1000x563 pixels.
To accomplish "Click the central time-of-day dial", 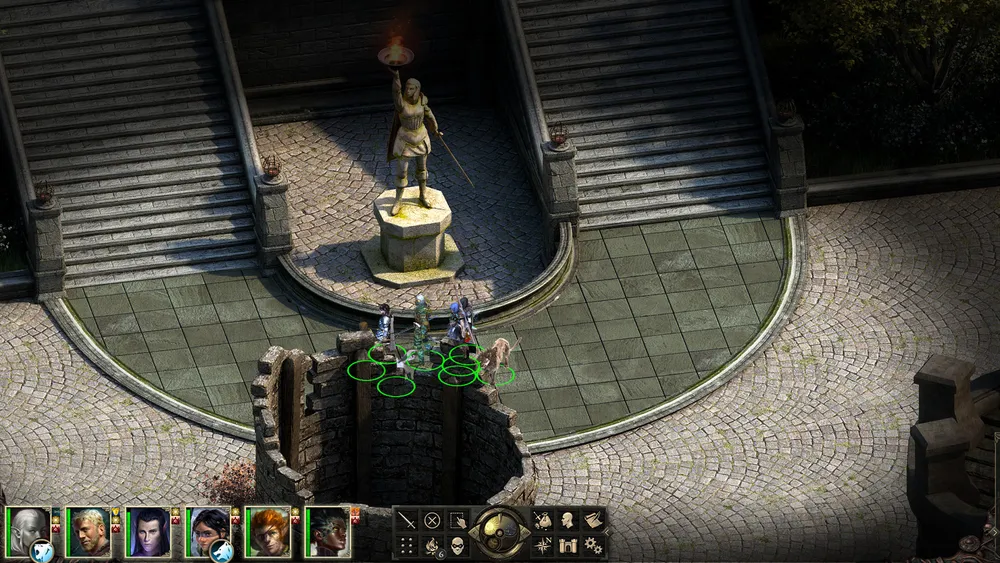I will (x=500, y=531).
